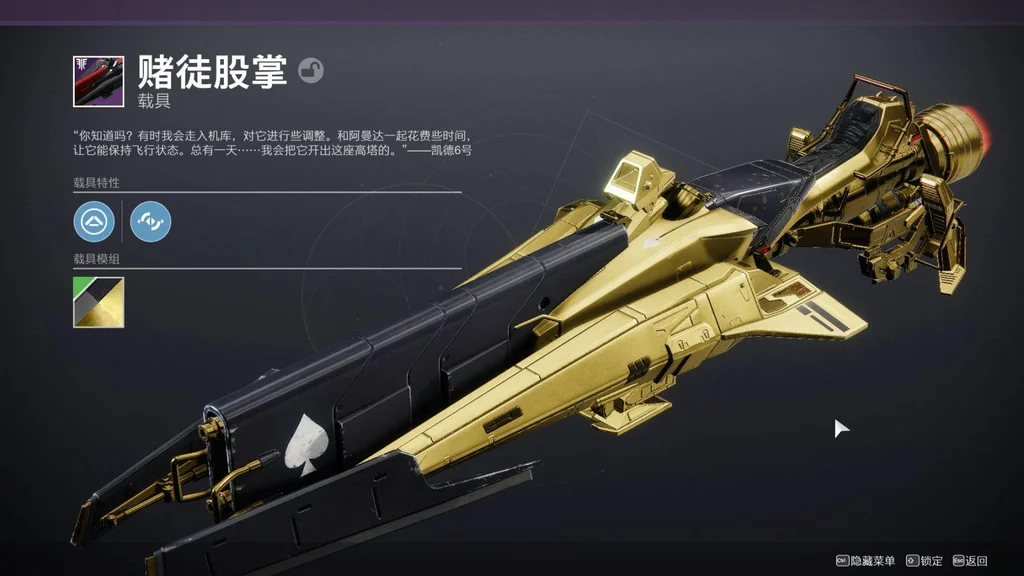The width and height of the screenshot is (1024, 576).
Task: Click the 赌徒股掌 vehicle item icon
Action: (98, 81)
